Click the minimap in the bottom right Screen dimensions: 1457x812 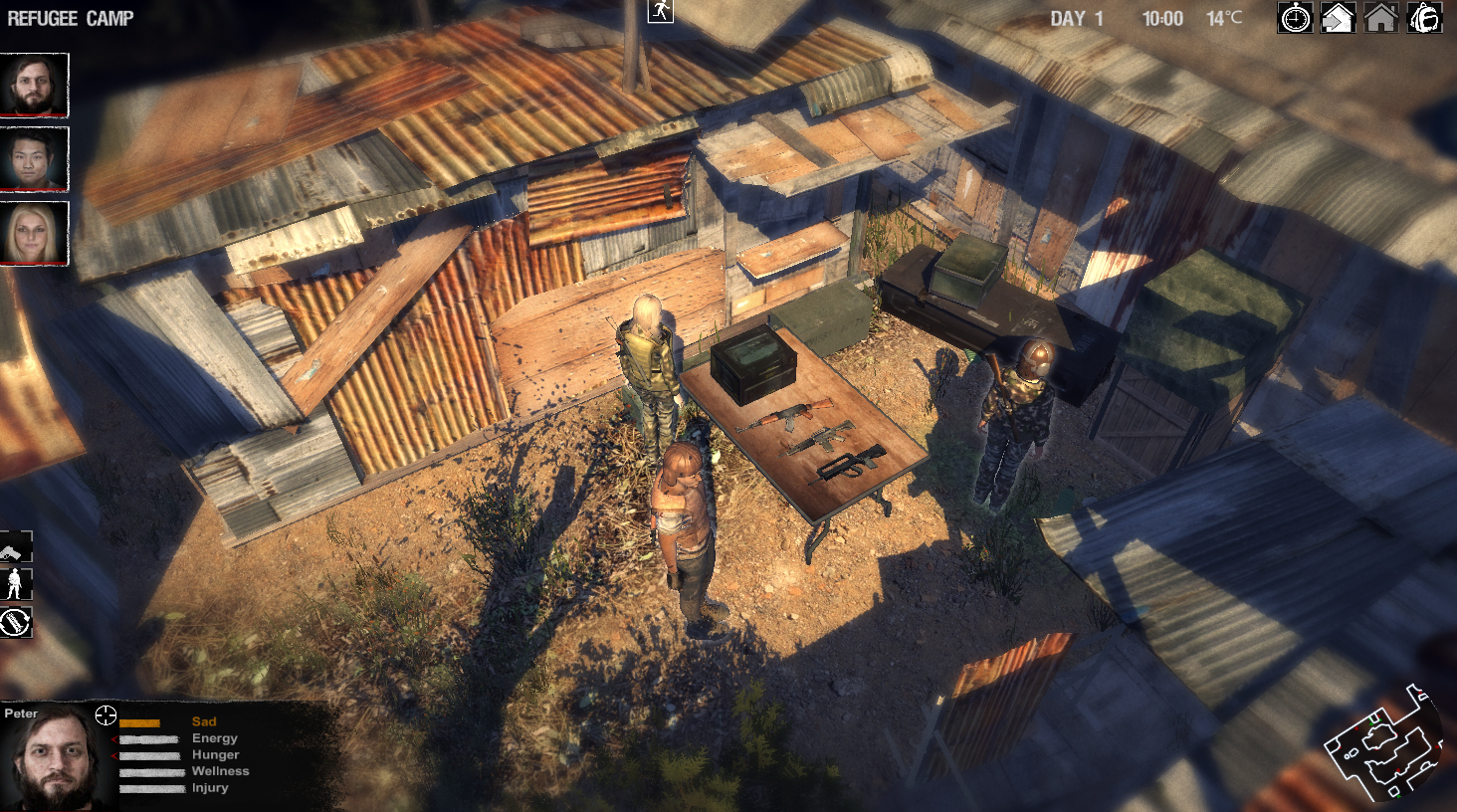point(1383,751)
